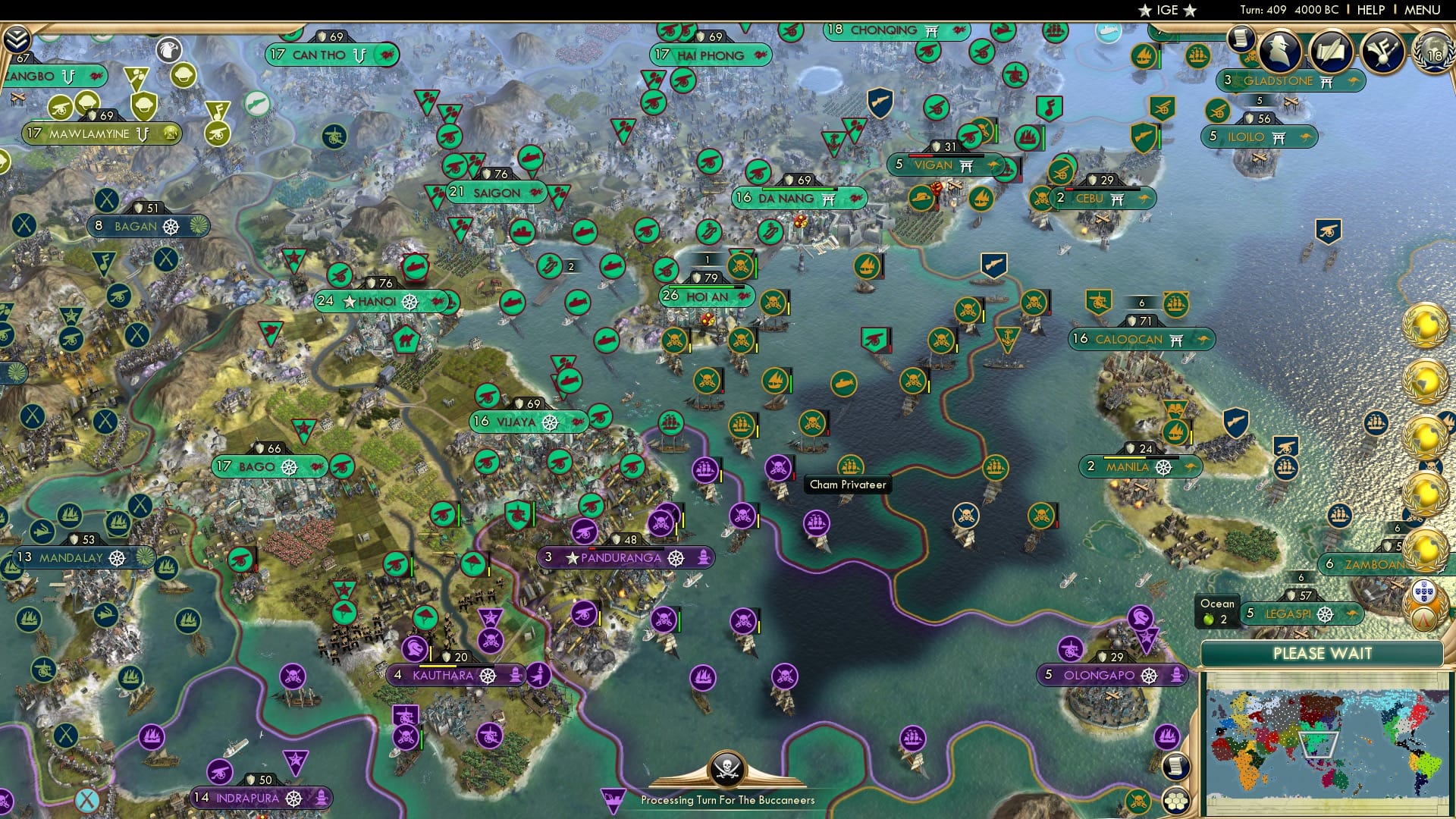
Task: Open the Espionage overview via spy icon
Action: [x=1281, y=50]
